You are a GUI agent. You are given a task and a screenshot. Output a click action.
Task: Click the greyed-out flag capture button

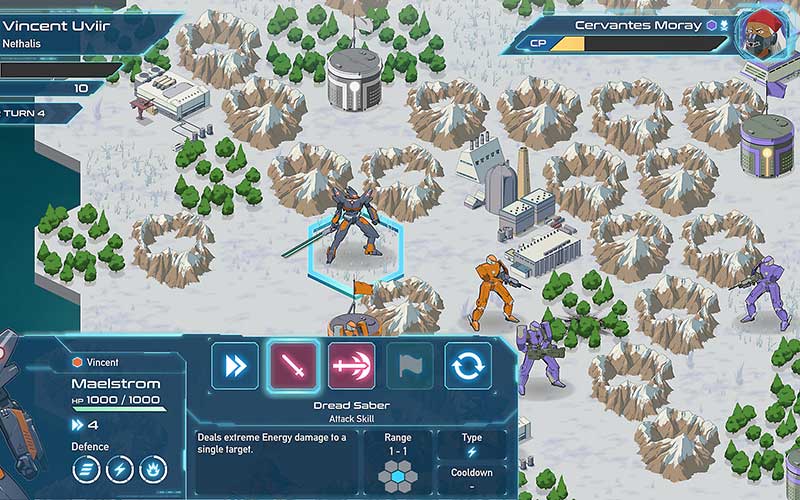(x=409, y=366)
